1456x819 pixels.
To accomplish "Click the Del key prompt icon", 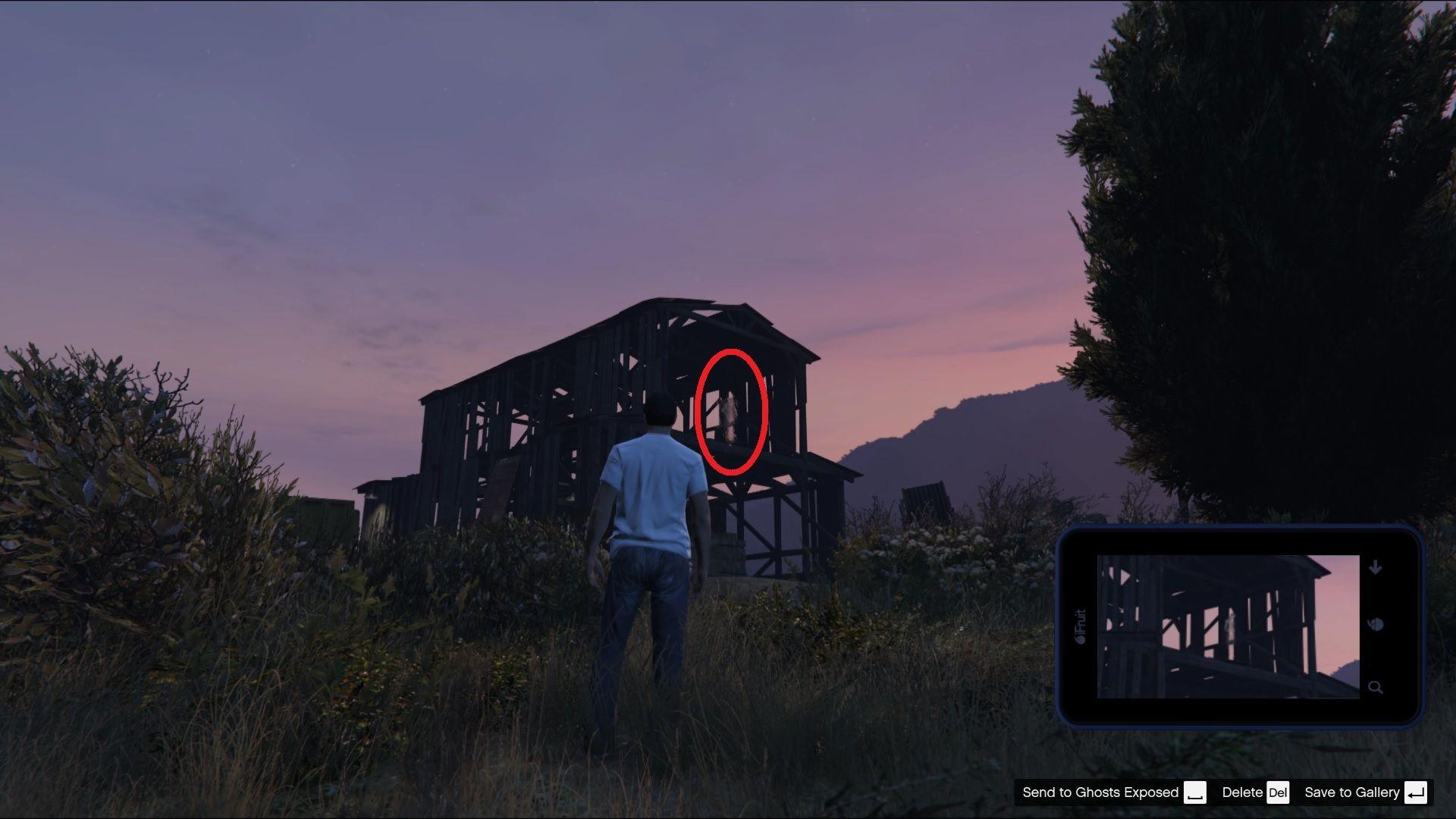I will click(1278, 792).
